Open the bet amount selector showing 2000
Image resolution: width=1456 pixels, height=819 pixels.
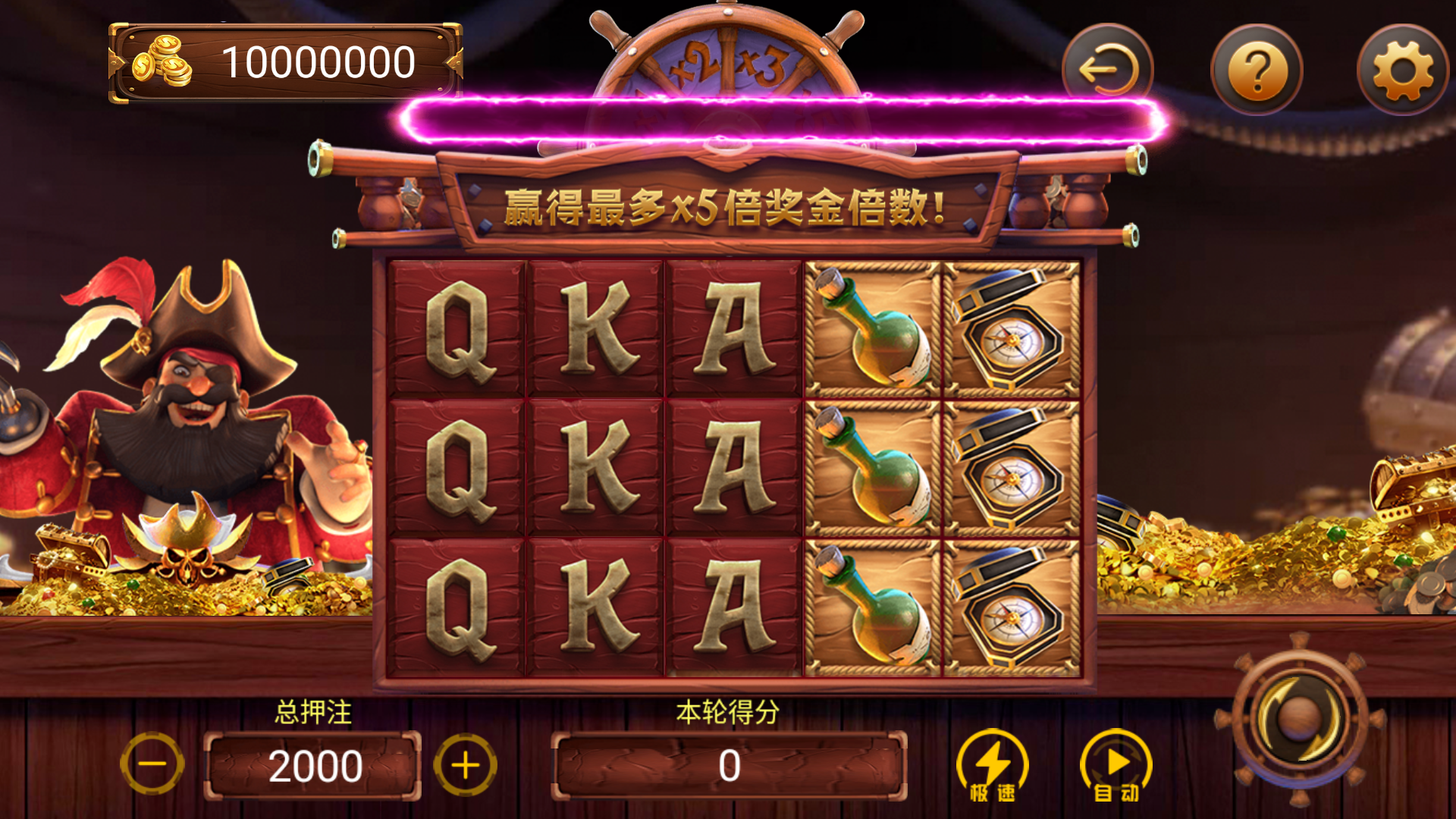click(x=313, y=764)
